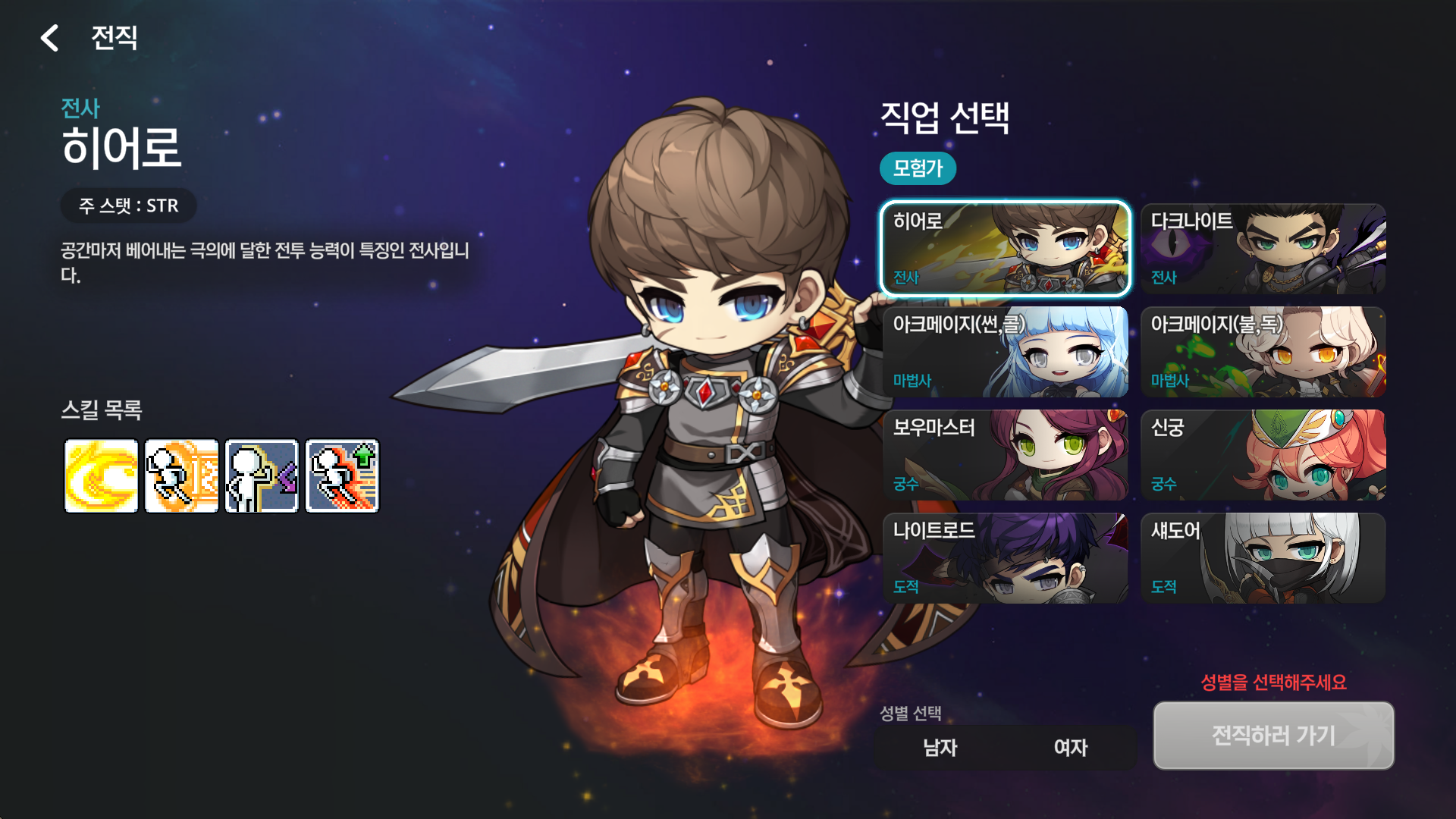This screenshot has width=1456, height=819.
Task: Choose the 섀도어 job card
Action: pyautogui.click(x=1263, y=557)
